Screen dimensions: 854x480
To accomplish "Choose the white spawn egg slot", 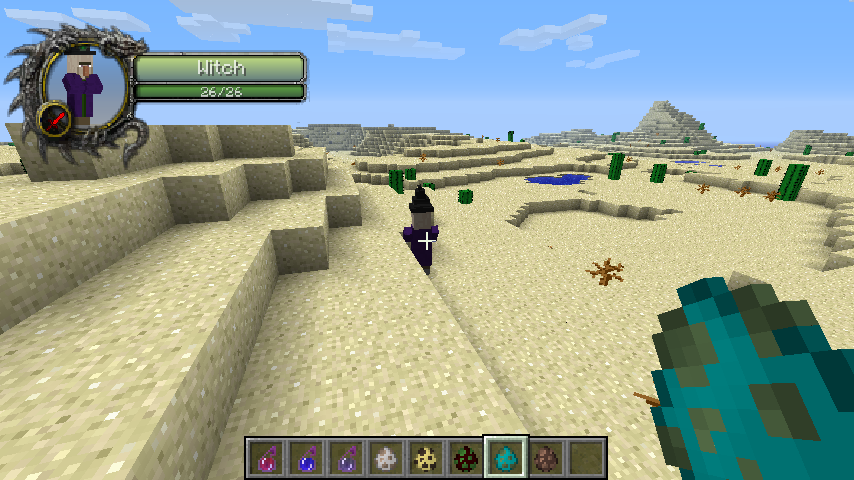I will pos(386,458).
